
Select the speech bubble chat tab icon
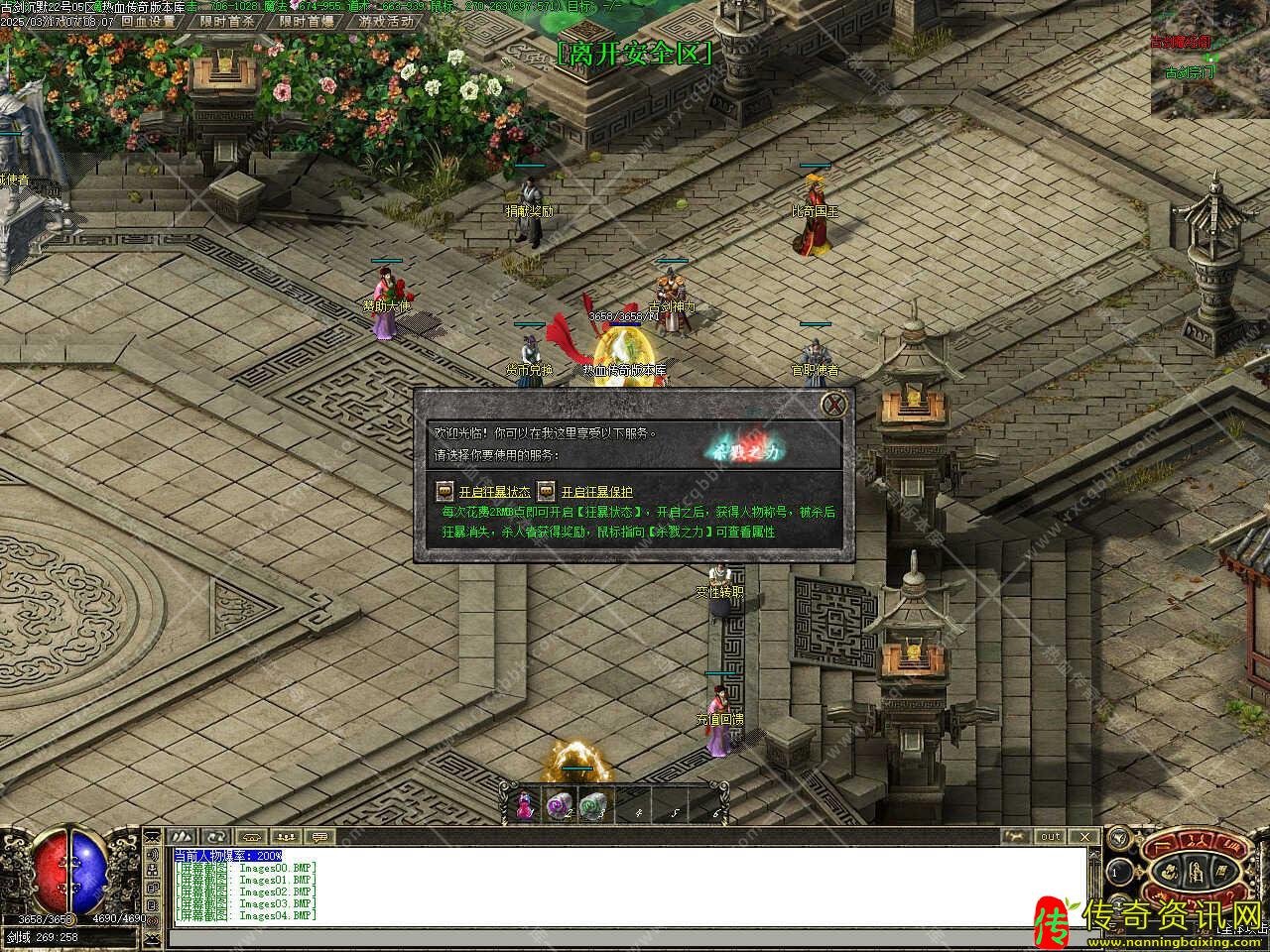click(319, 837)
